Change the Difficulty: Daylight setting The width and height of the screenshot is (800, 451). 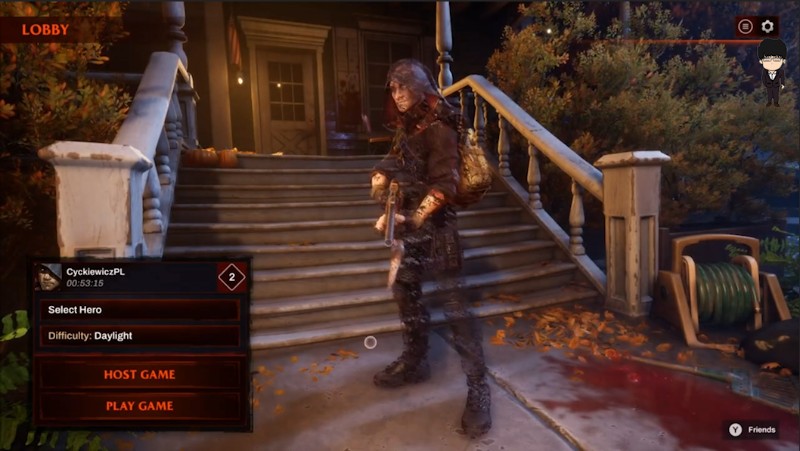click(140, 336)
